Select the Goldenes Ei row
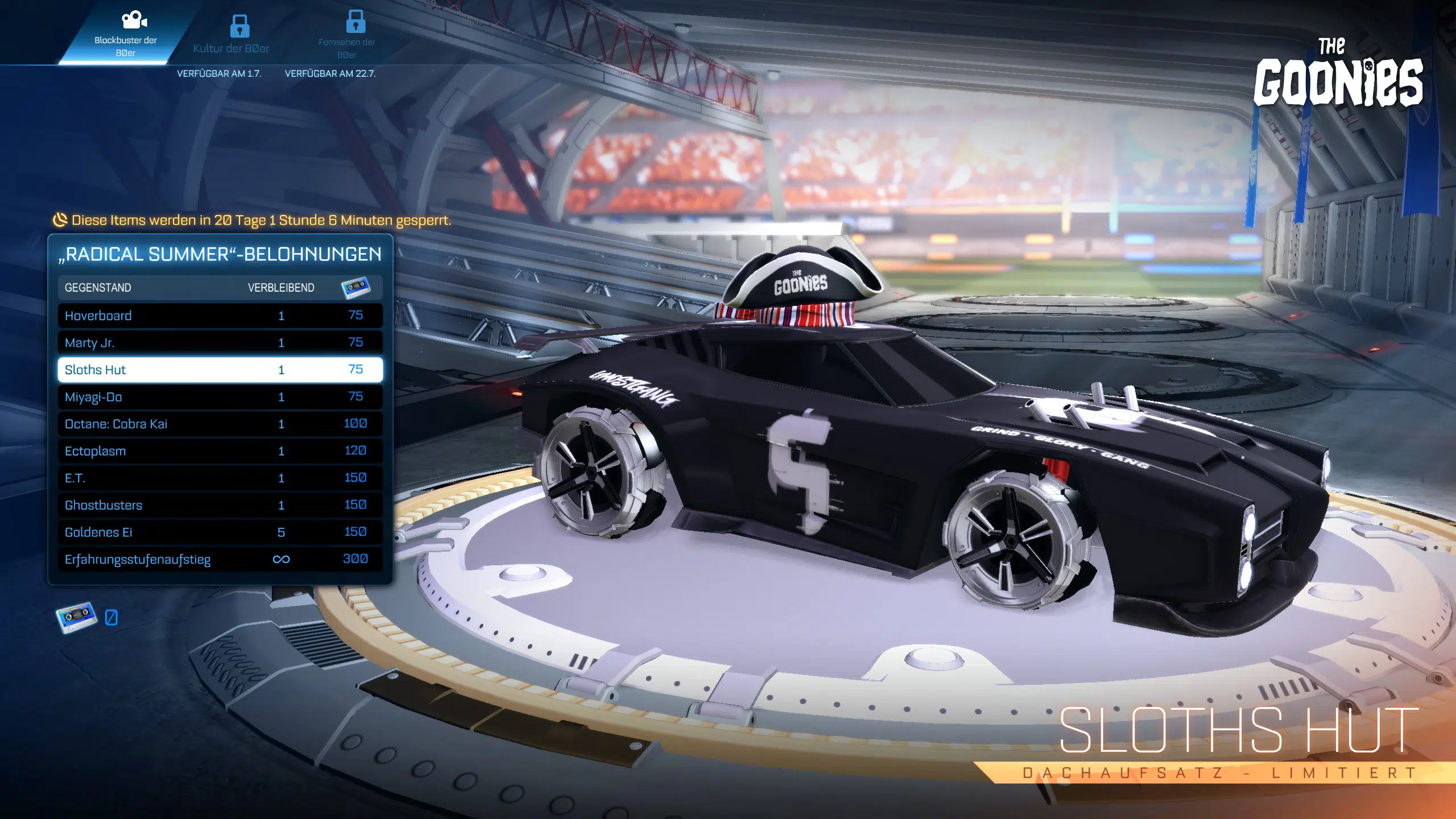The width and height of the screenshot is (1456, 819). pos(220,532)
